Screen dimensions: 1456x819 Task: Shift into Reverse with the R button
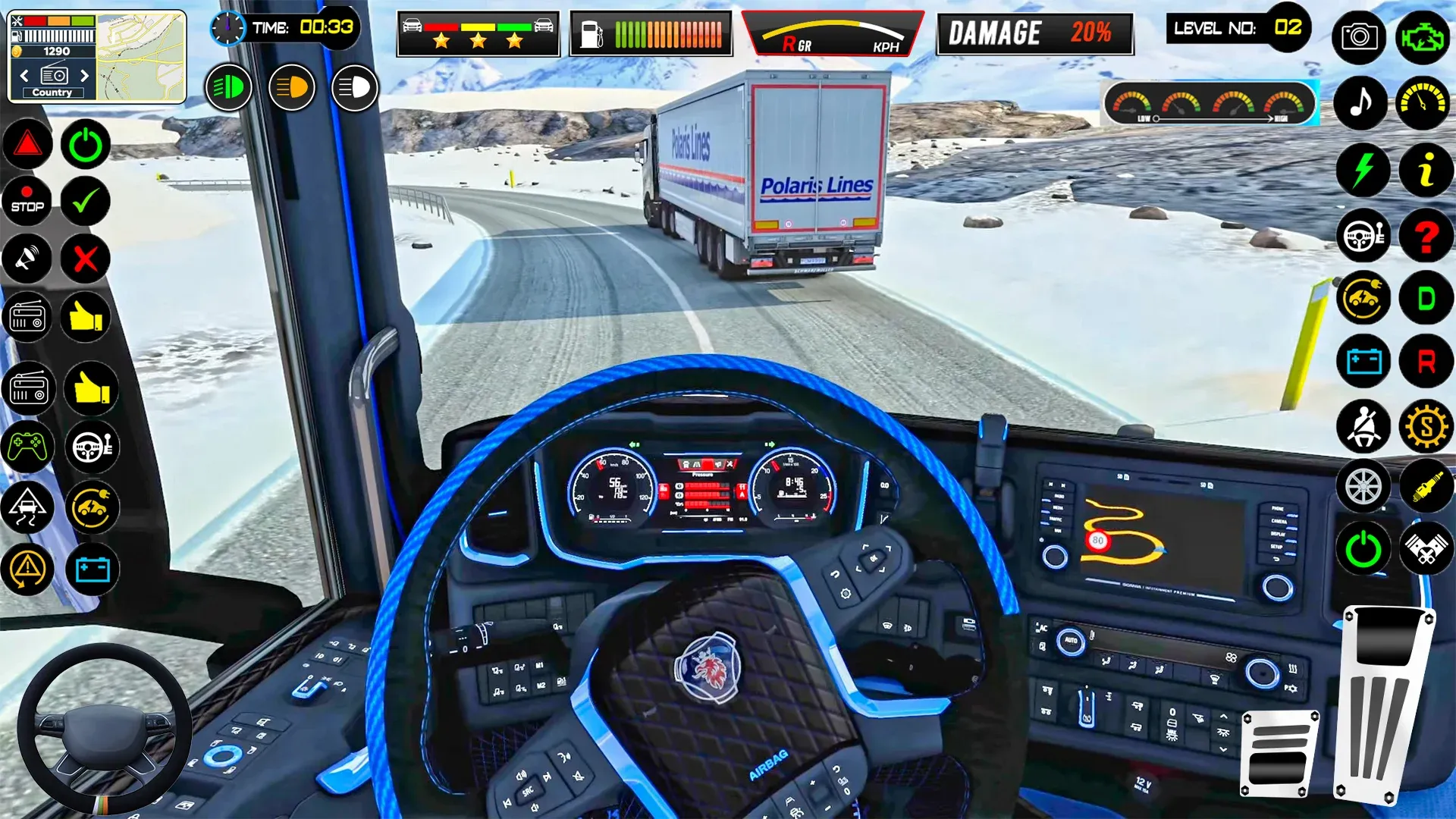1426,362
